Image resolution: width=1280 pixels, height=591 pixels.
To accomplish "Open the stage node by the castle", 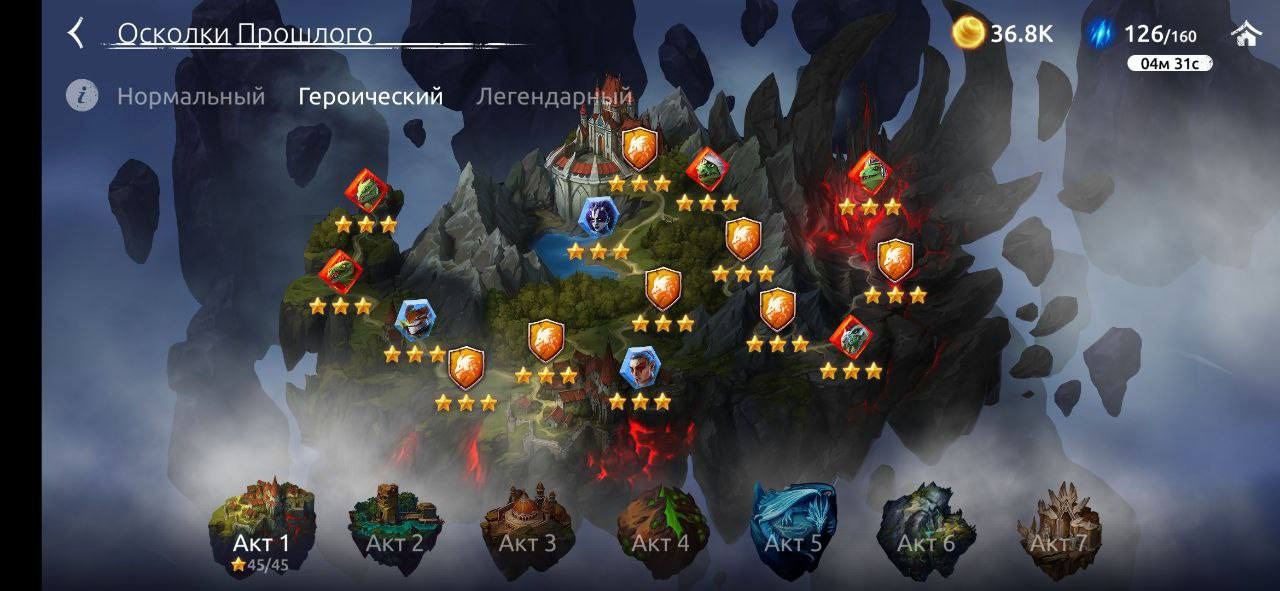I will [639, 149].
